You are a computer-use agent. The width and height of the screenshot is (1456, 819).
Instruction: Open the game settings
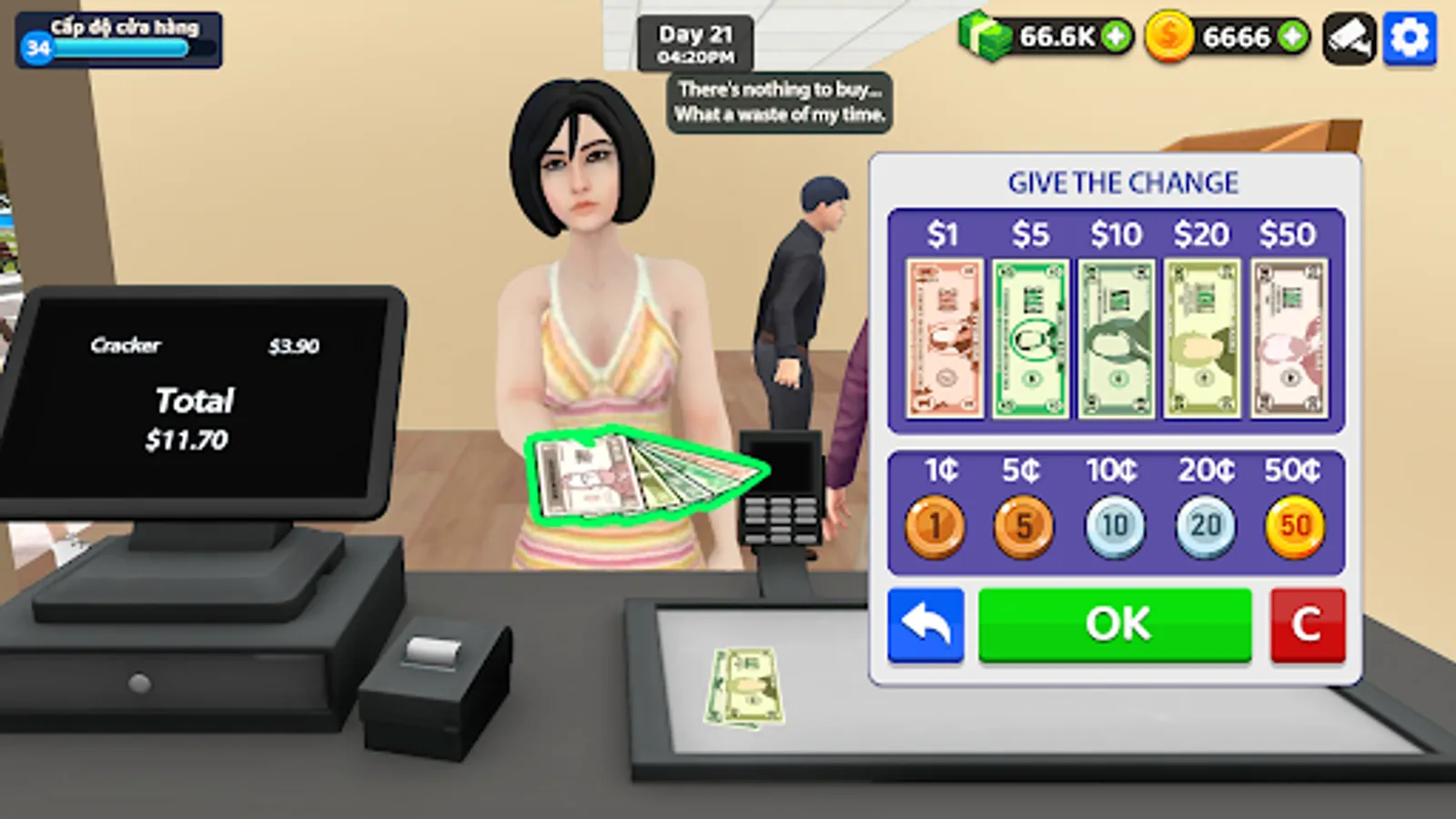pyautogui.click(x=1410, y=38)
